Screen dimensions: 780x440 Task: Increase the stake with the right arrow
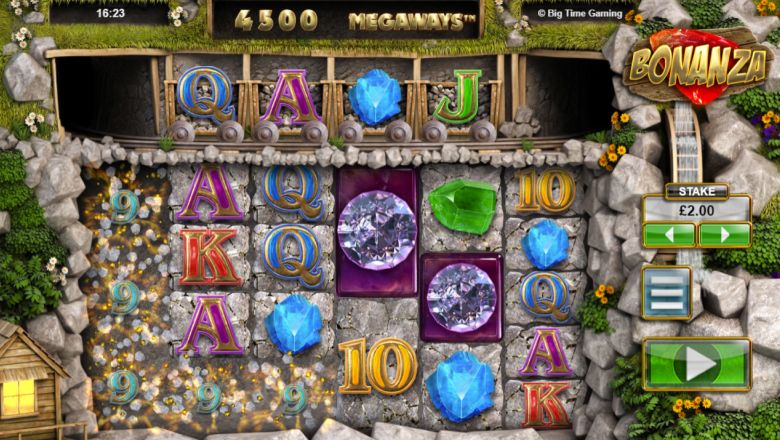724,235
